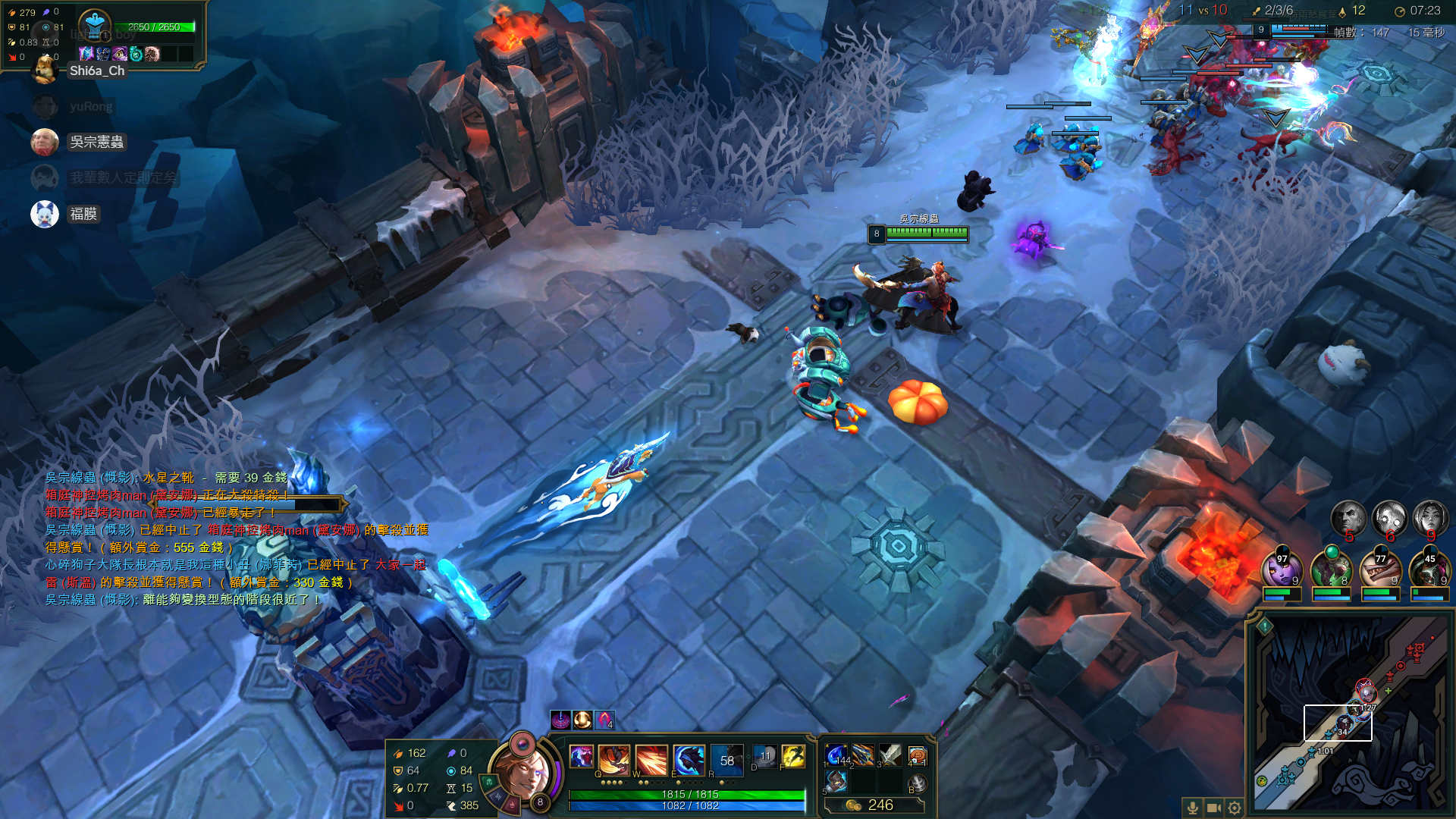Click the R ultimate on cooldown
The image size is (1456, 819).
(x=726, y=758)
